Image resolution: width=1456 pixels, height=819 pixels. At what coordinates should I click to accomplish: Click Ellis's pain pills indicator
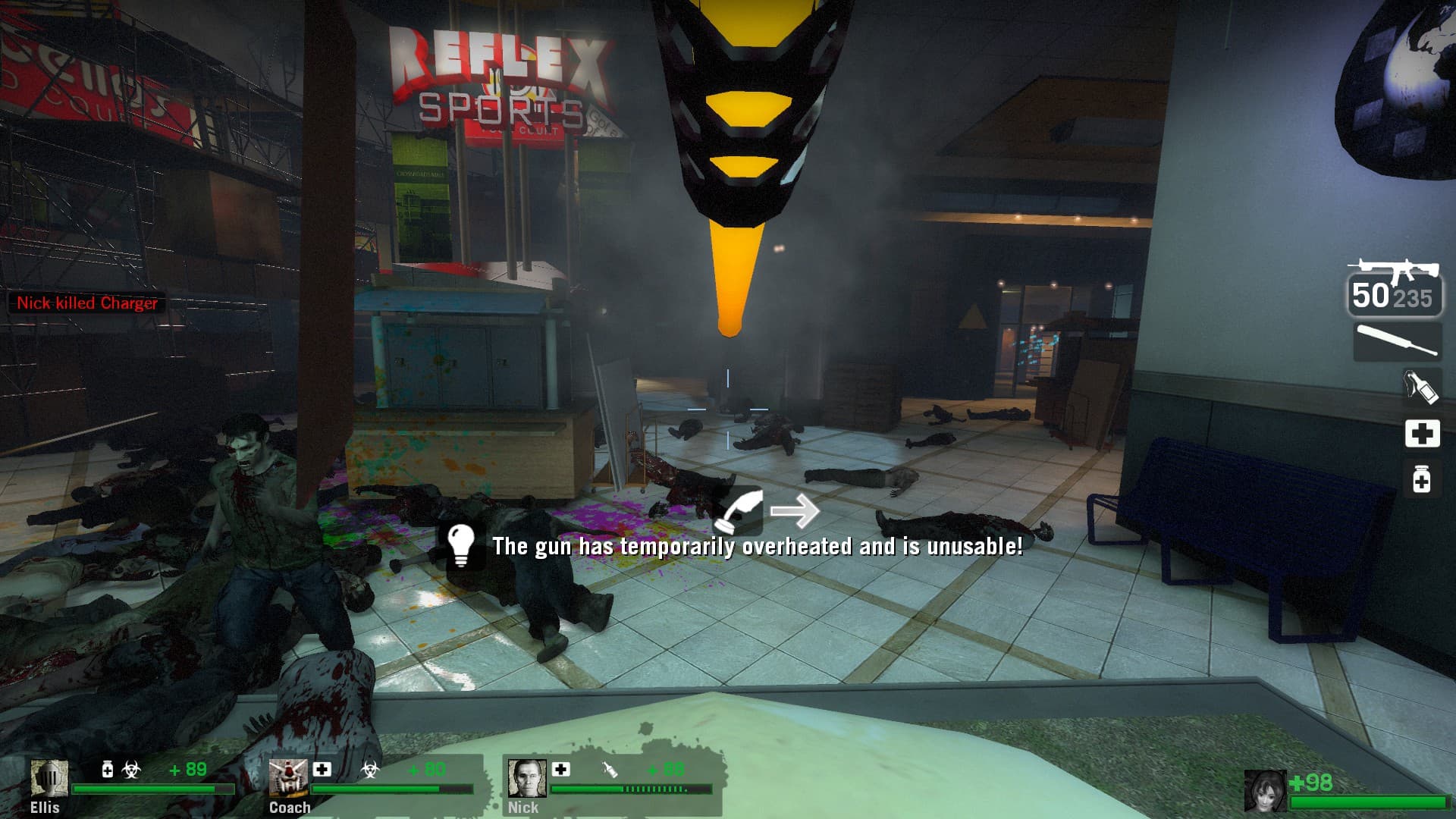click(108, 770)
